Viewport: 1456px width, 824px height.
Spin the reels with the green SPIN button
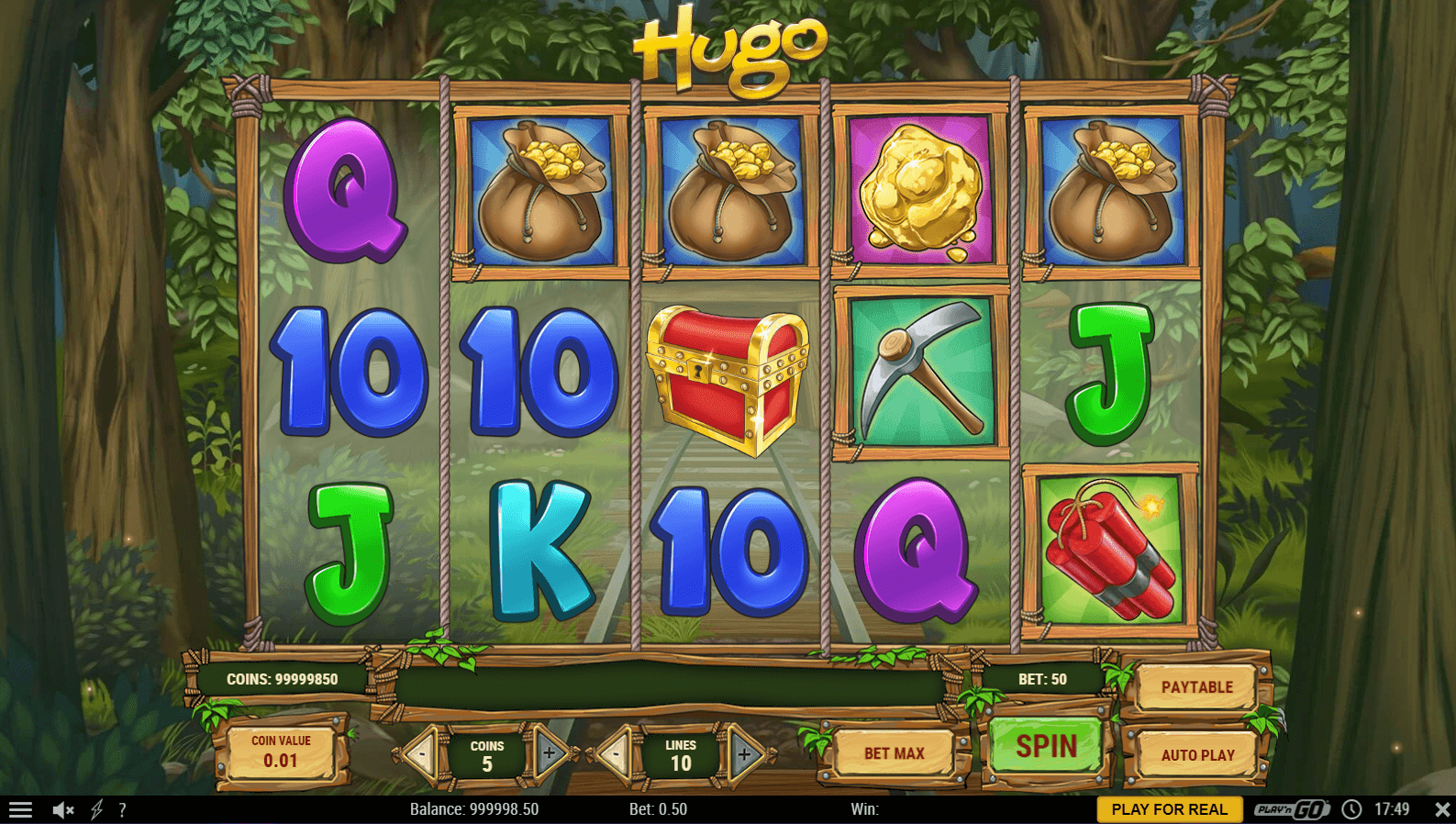[1047, 746]
